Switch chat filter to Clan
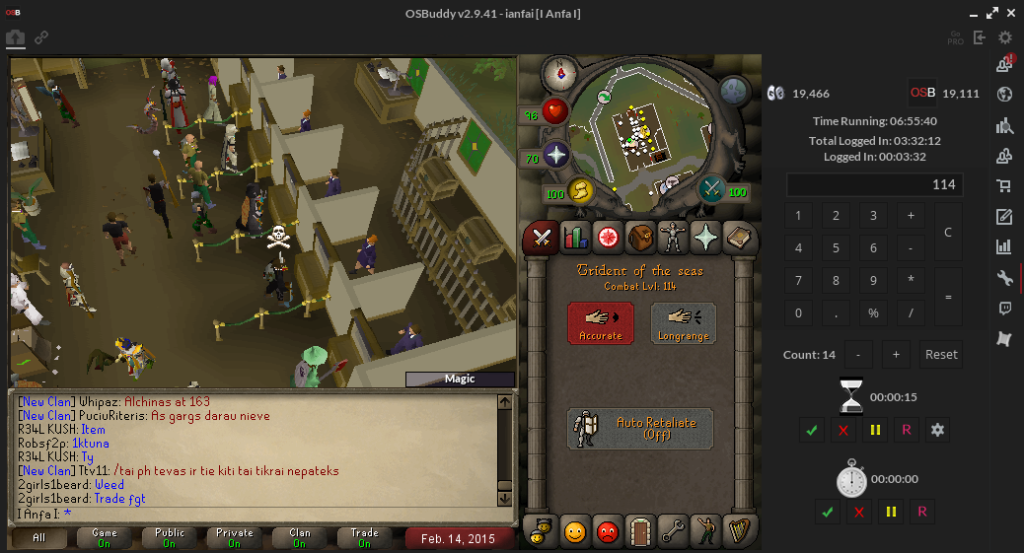The width and height of the screenshot is (1024, 553). point(300,538)
